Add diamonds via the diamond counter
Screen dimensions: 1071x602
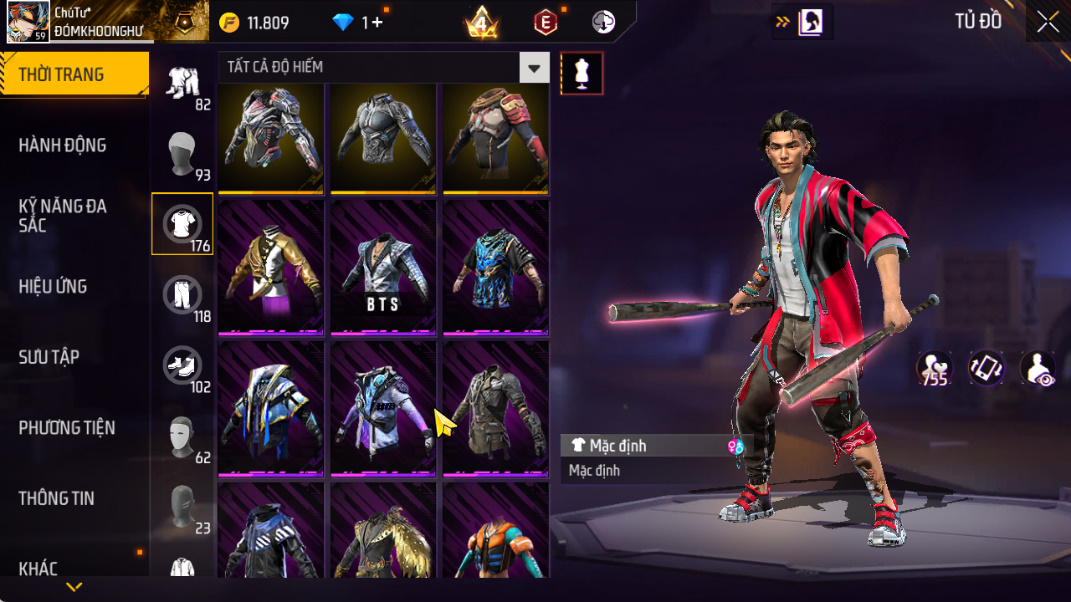coord(358,23)
